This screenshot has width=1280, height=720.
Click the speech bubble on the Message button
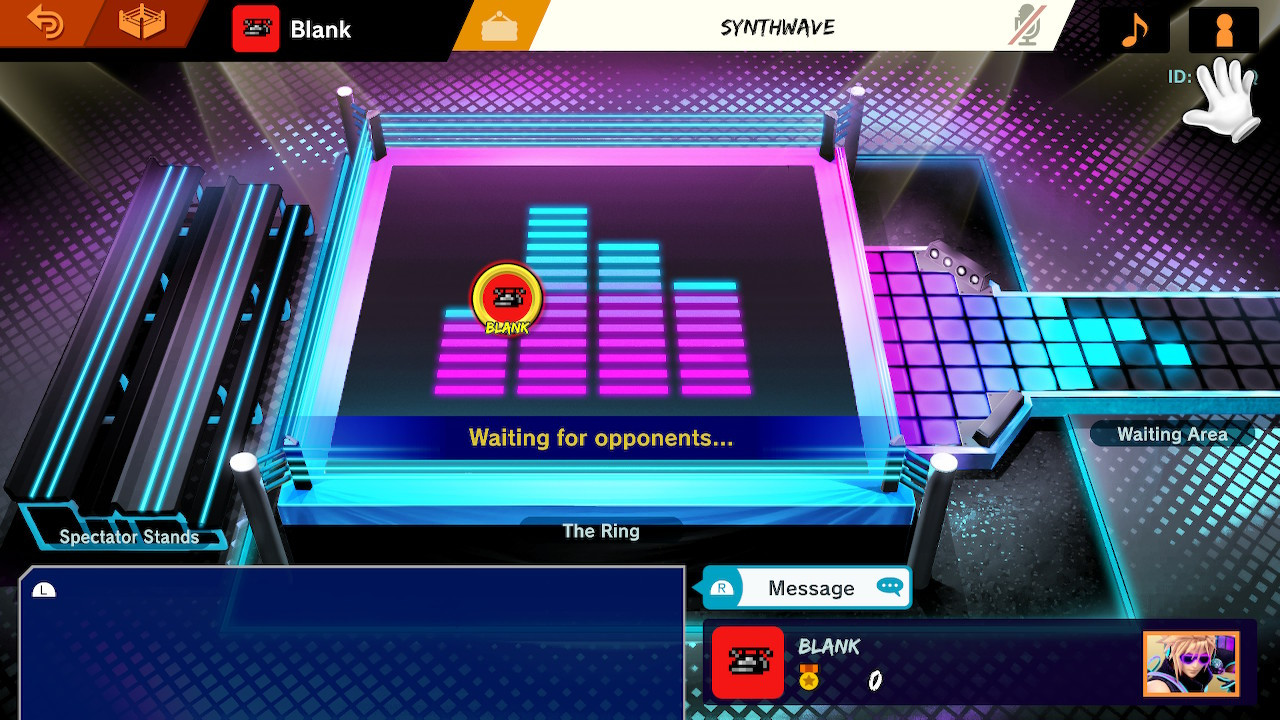pos(889,587)
